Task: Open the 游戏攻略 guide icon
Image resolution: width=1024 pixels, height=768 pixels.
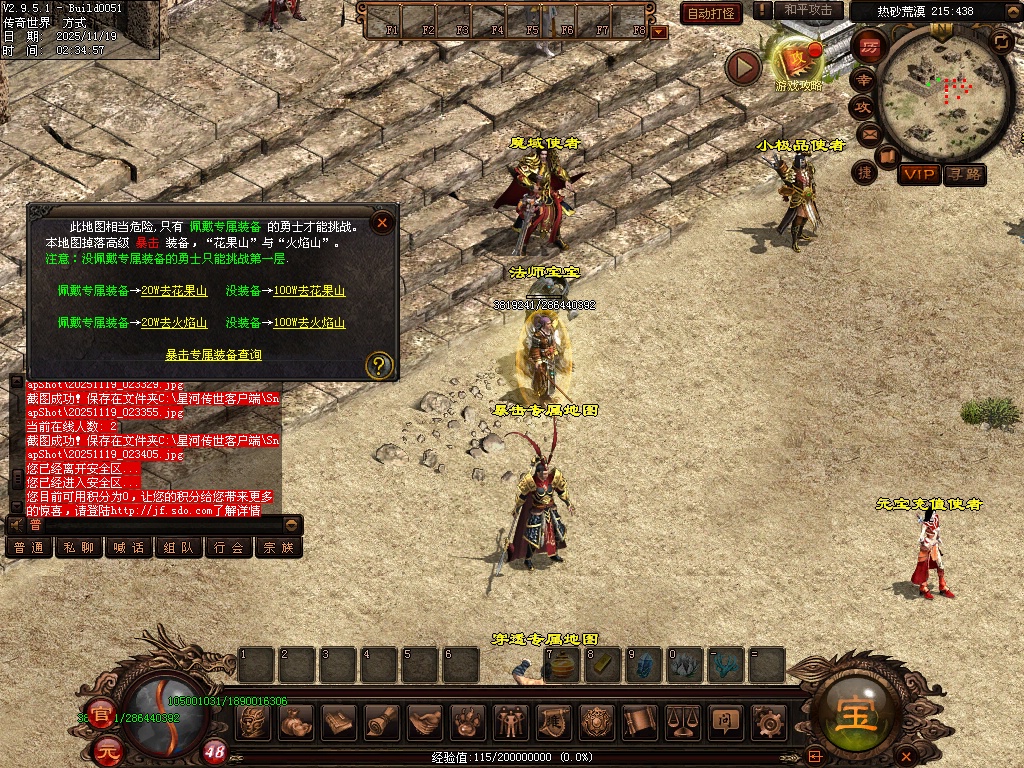Action: click(798, 62)
